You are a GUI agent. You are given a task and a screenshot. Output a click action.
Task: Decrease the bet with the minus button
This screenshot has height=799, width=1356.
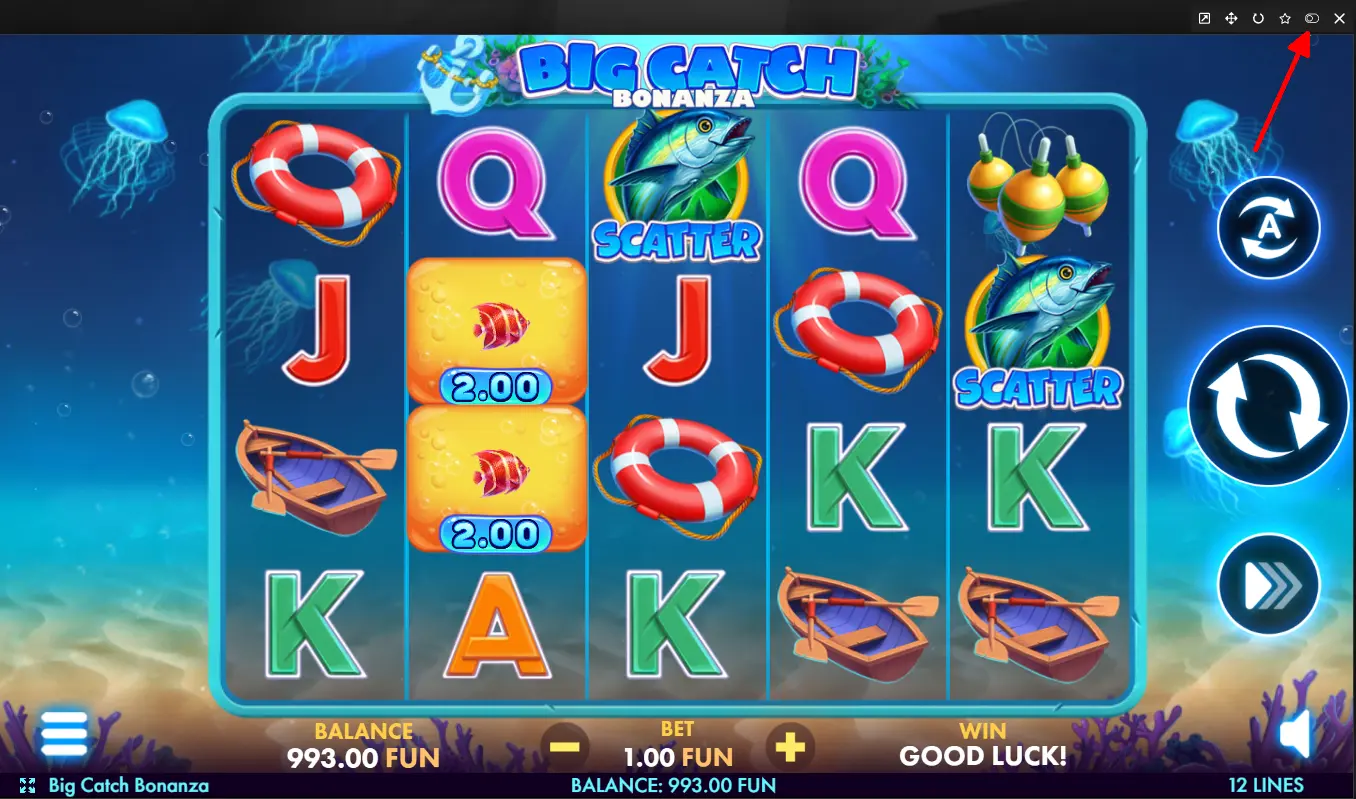click(x=565, y=746)
